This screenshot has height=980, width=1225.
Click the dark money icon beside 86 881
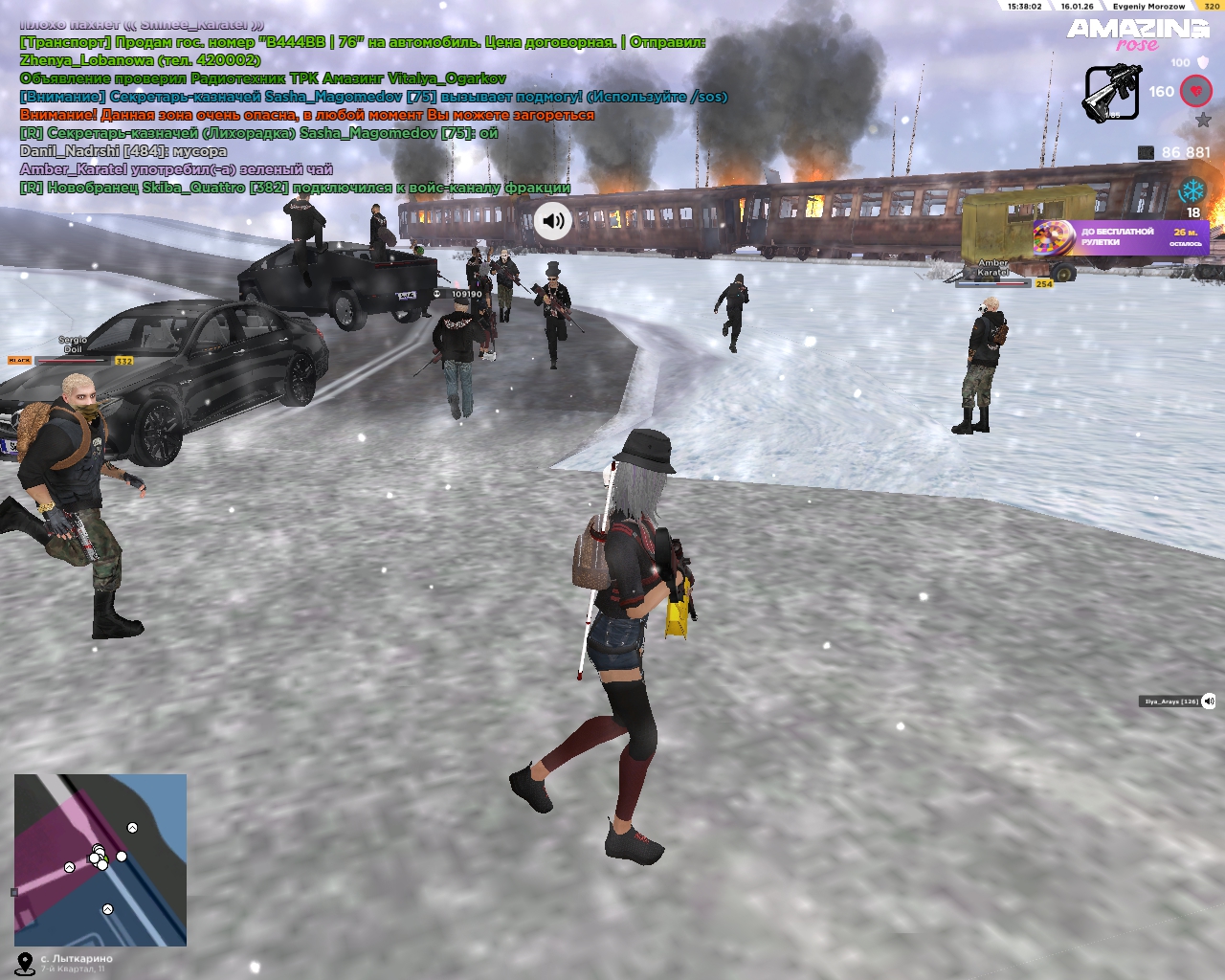pos(1146,152)
